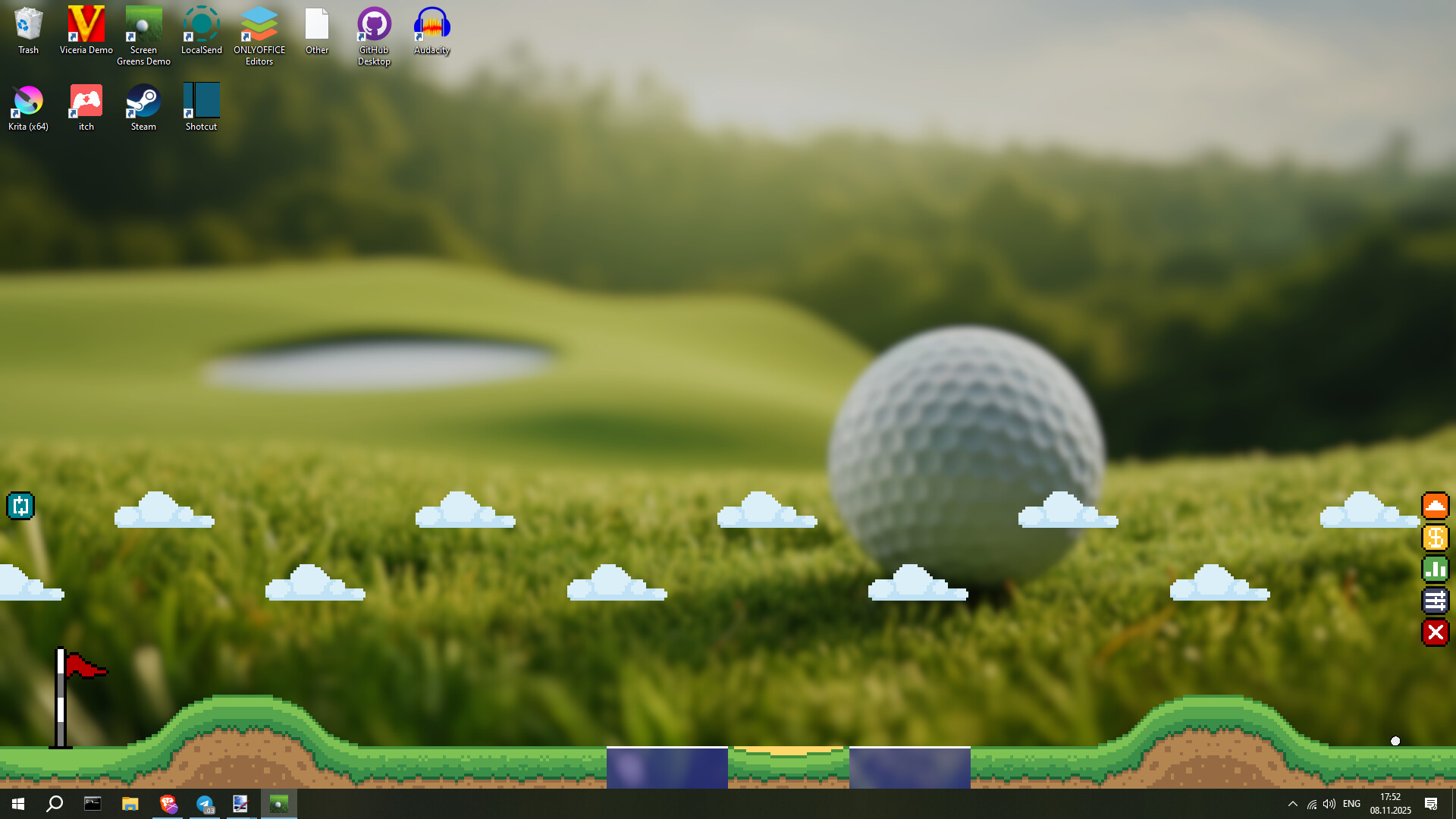1456x819 pixels.
Task: Open the yellow dollar-sign shop icon
Action: click(x=1436, y=538)
